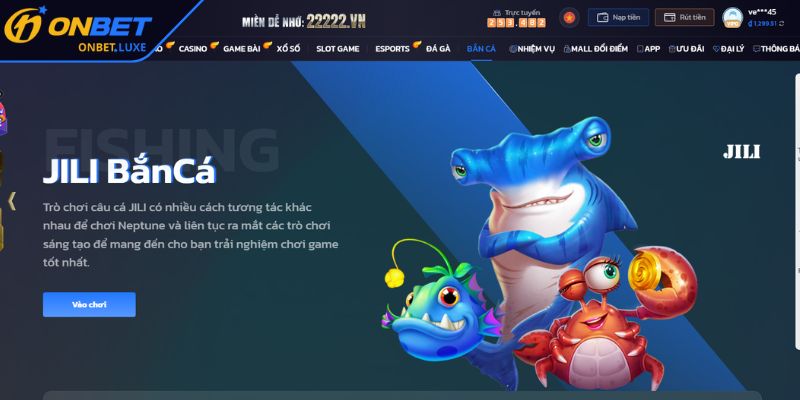Open Nhiệm Vụ missions page
The height and width of the screenshot is (400, 800).
(534, 48)
